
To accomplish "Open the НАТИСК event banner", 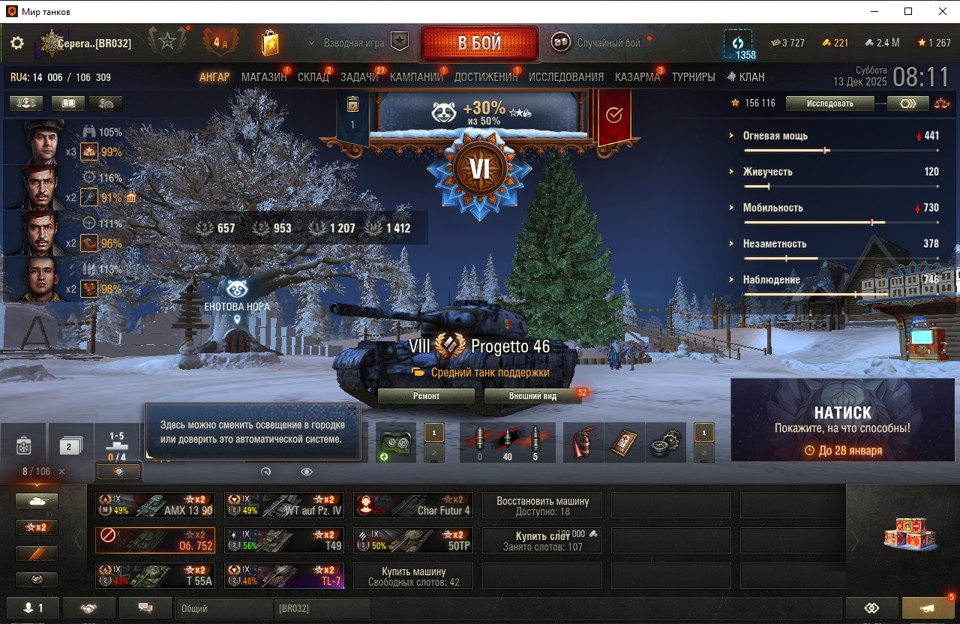I will coord(842,420).
